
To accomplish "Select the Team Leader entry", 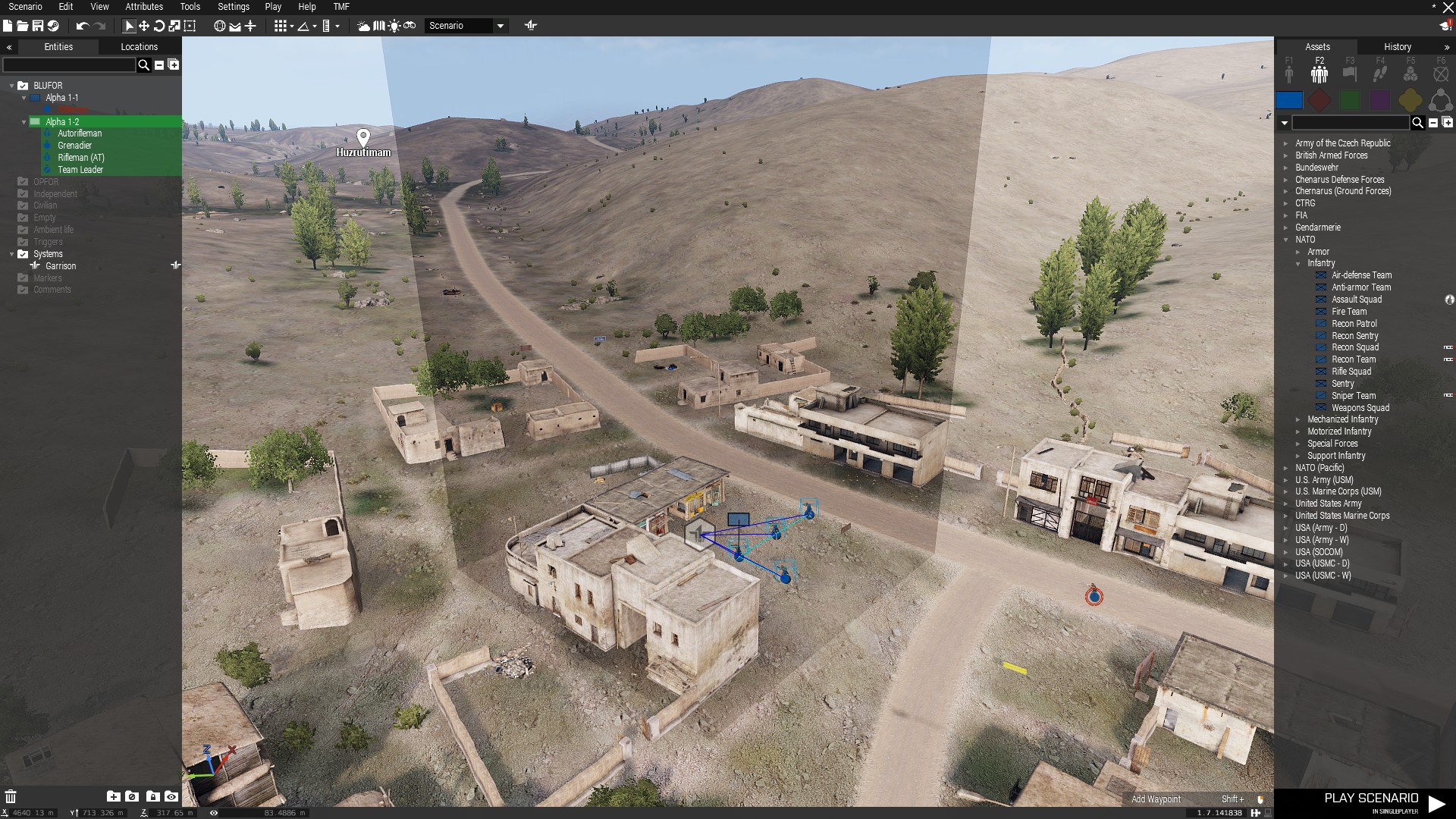I will [80, 170].
